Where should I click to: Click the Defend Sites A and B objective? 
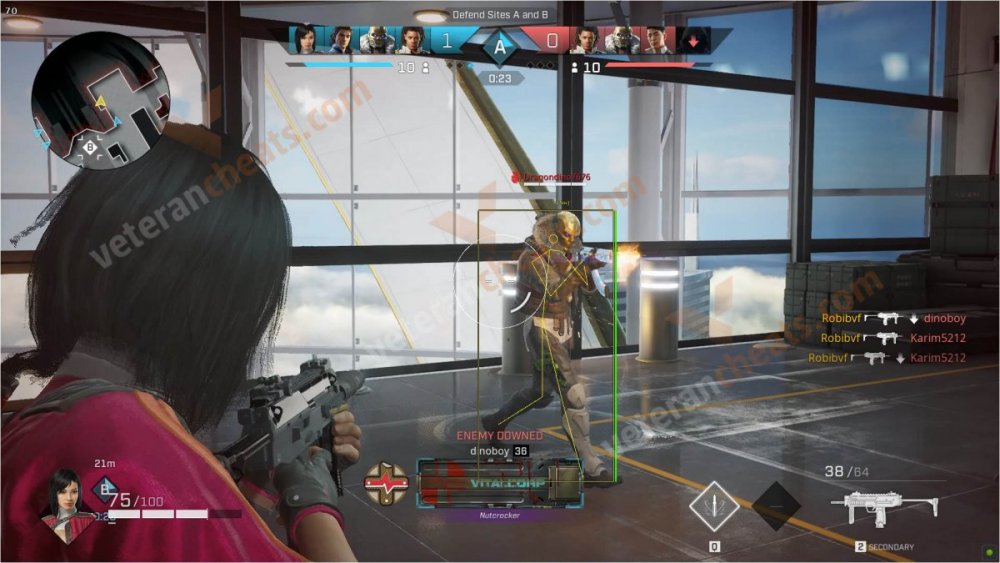point(500,15)
